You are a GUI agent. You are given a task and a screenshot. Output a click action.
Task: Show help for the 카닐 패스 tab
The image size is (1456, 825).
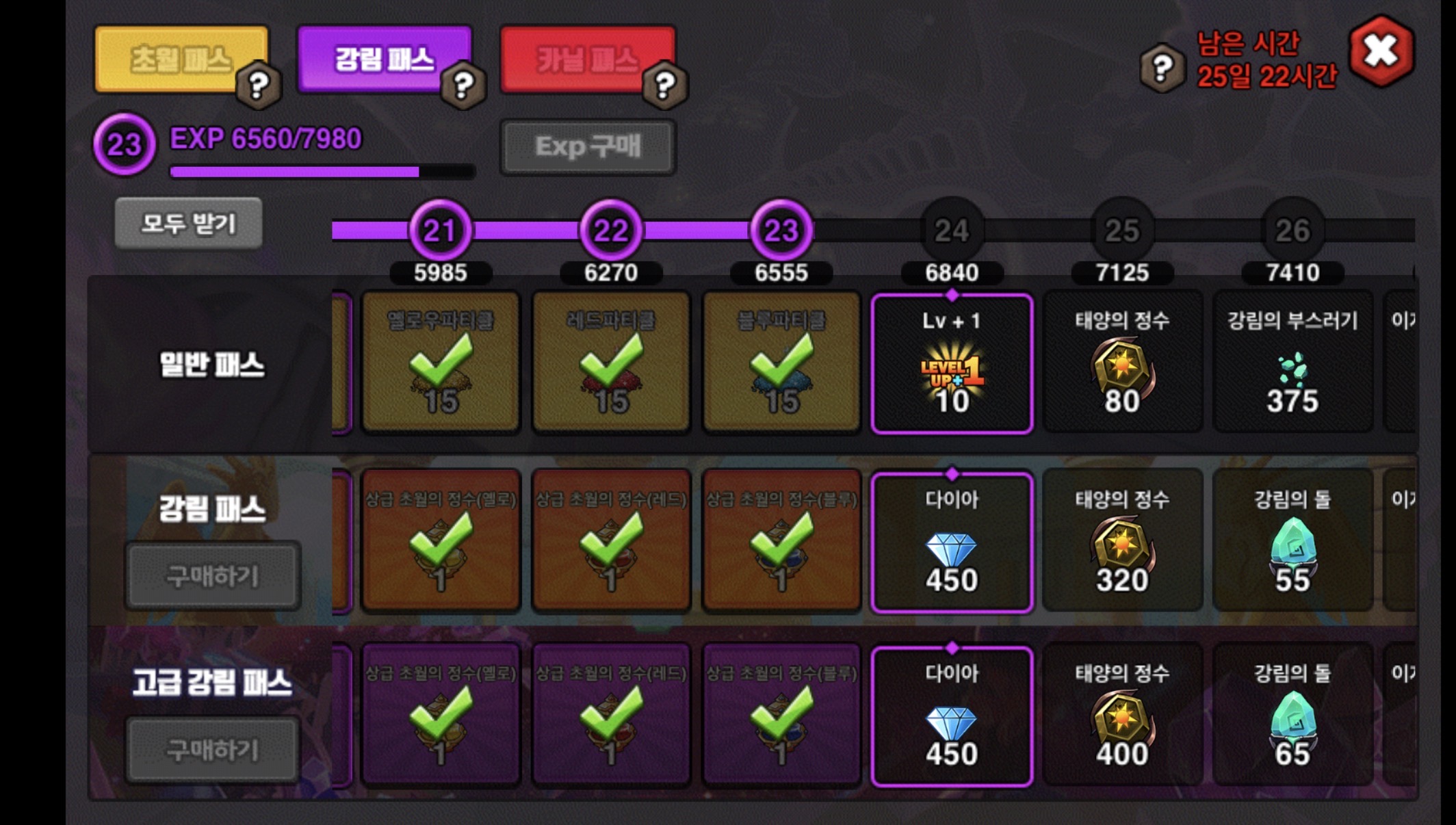coord(664,86)
